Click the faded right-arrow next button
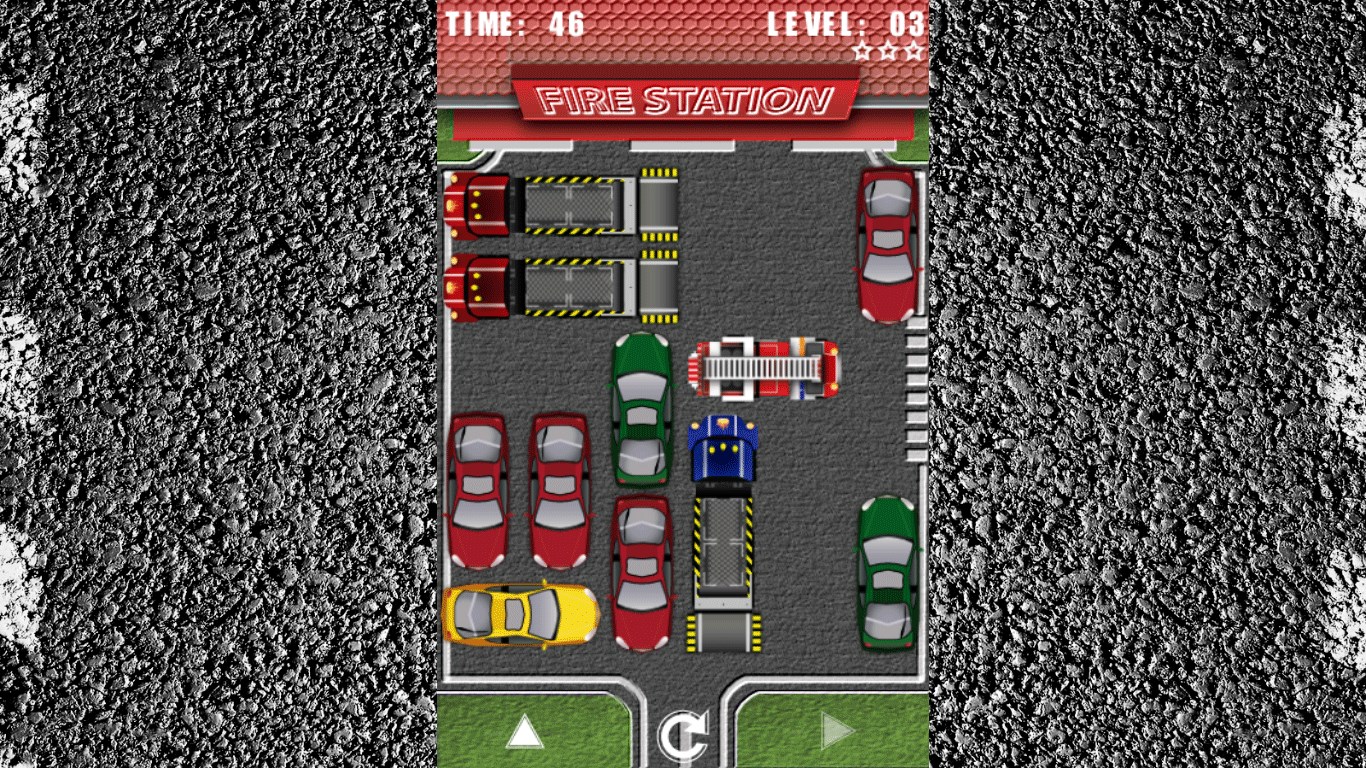 coord(837,732)
